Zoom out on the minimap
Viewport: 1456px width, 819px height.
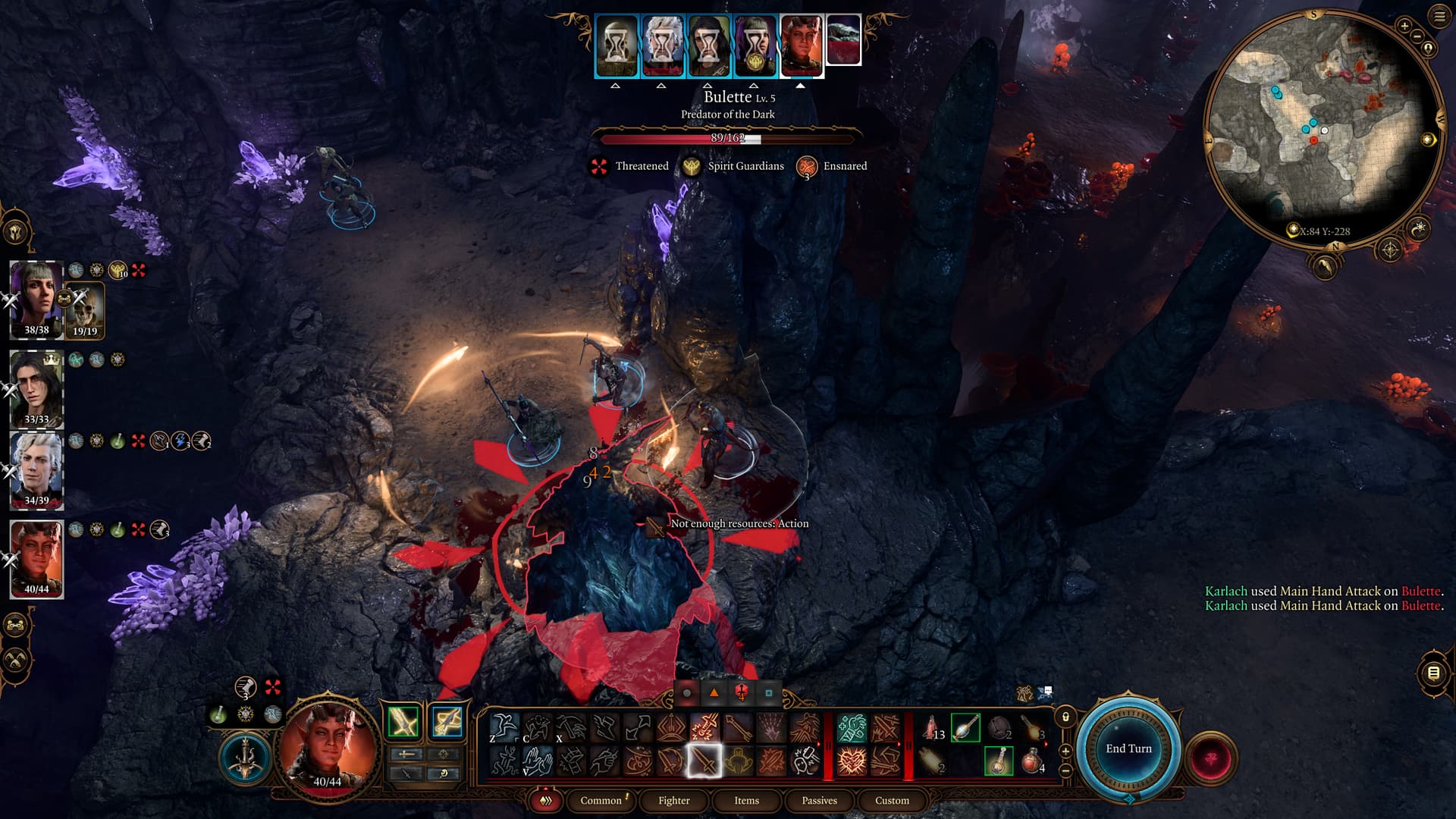click(1417, 36)
